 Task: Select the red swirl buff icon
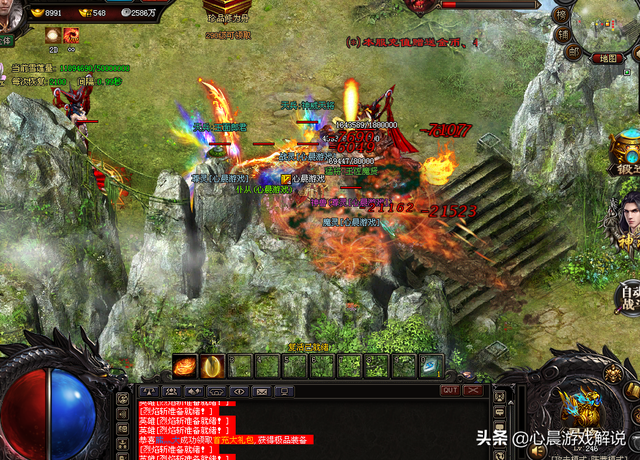point(73,35)
